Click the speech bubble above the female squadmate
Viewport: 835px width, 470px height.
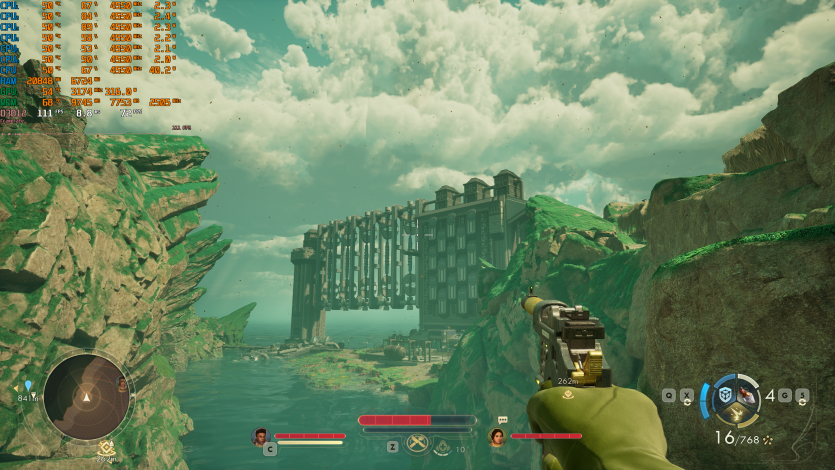pos(502,420)
